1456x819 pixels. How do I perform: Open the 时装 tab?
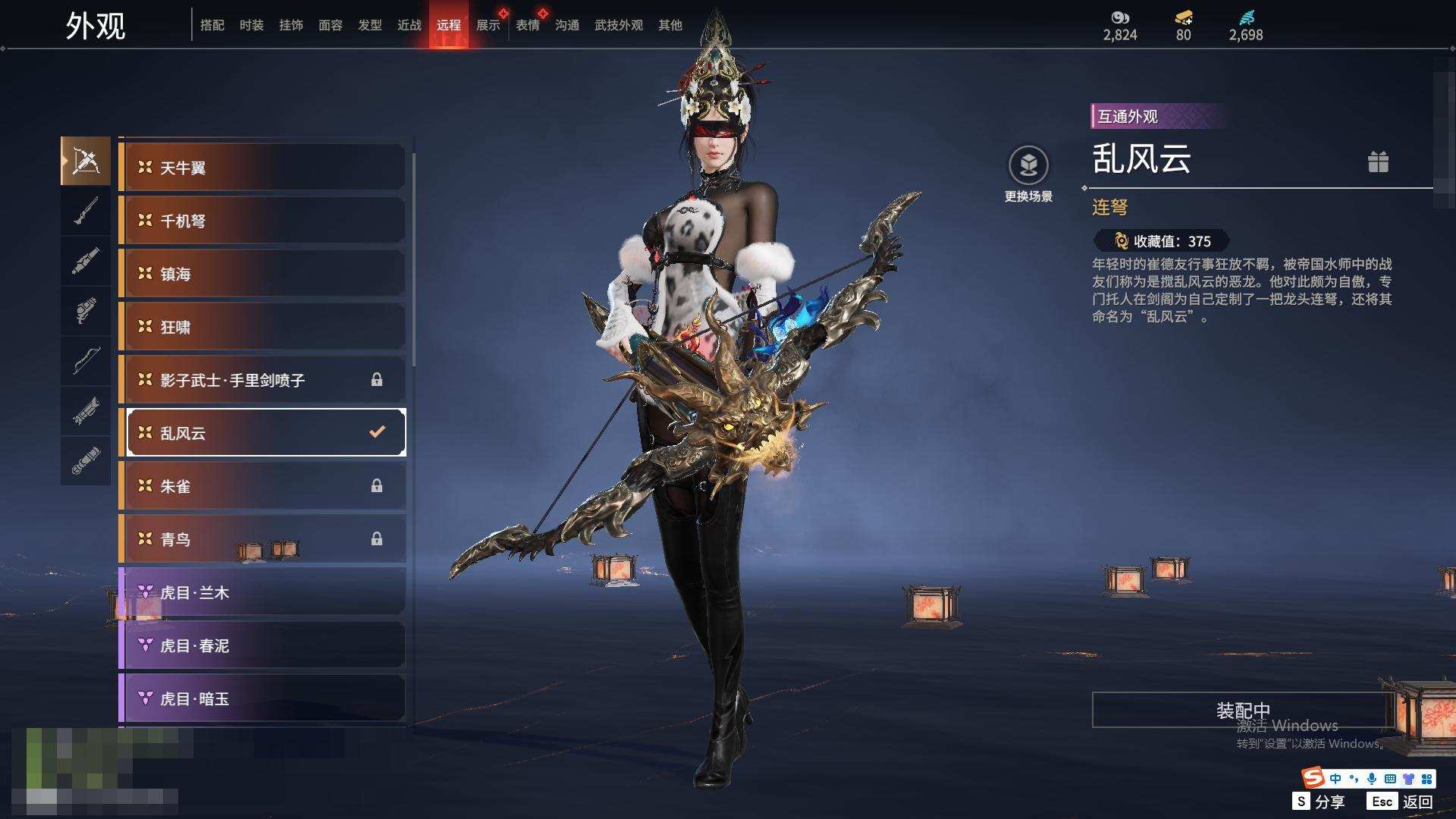251,25
